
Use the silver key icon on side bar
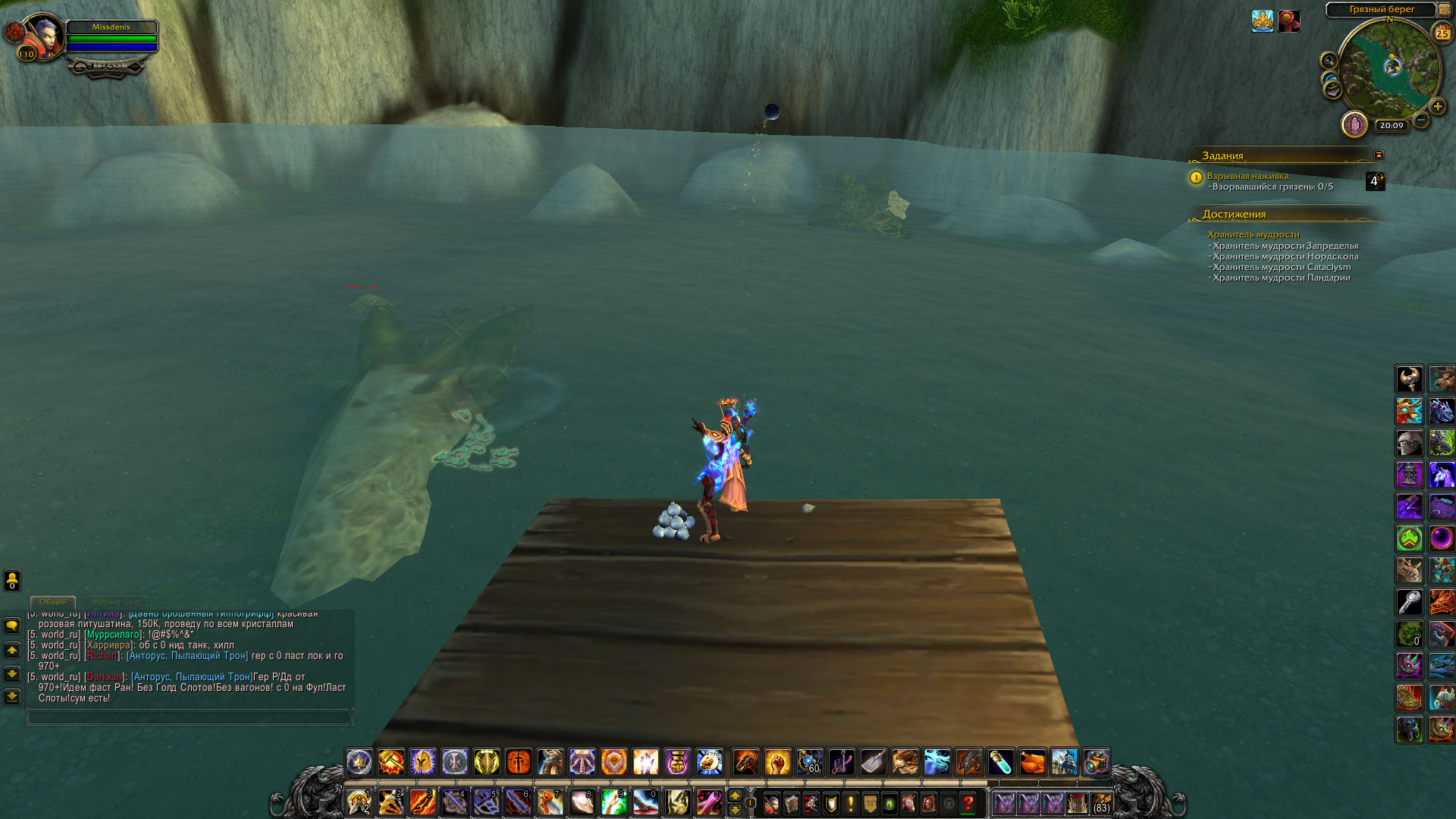coord(1409,602)
